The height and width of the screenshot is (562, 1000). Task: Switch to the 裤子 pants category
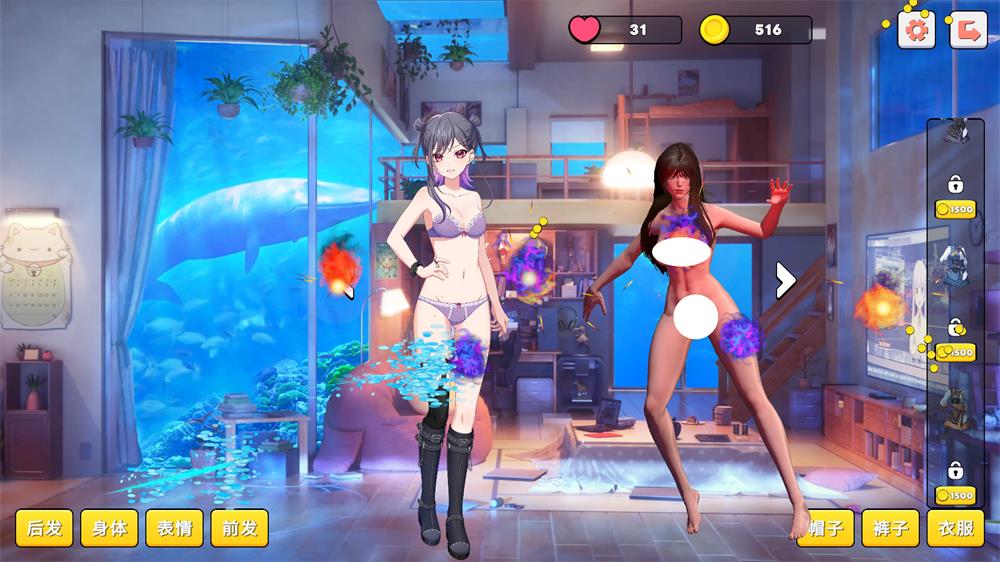890,528
